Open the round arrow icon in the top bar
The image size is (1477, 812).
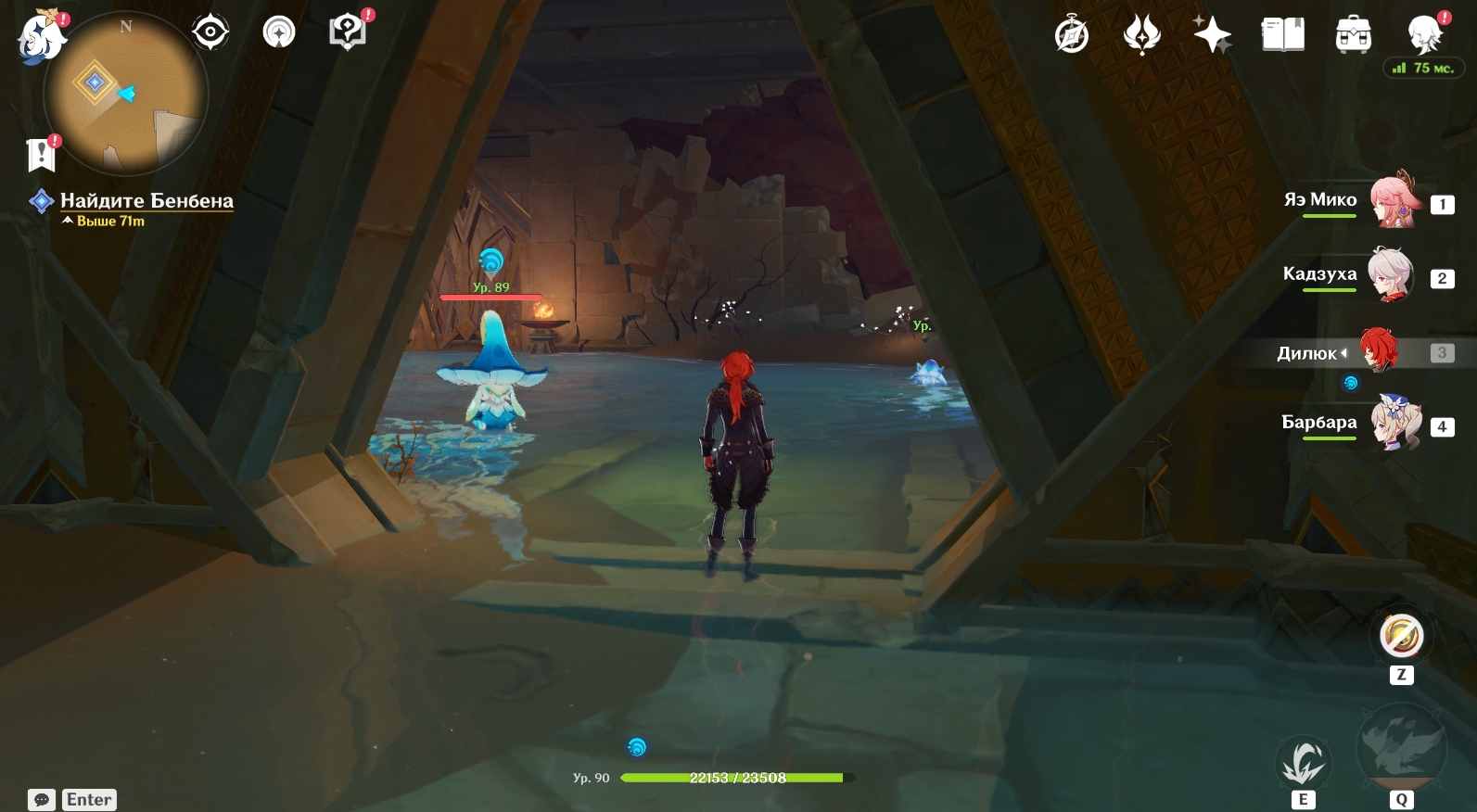tap(279, 33)
